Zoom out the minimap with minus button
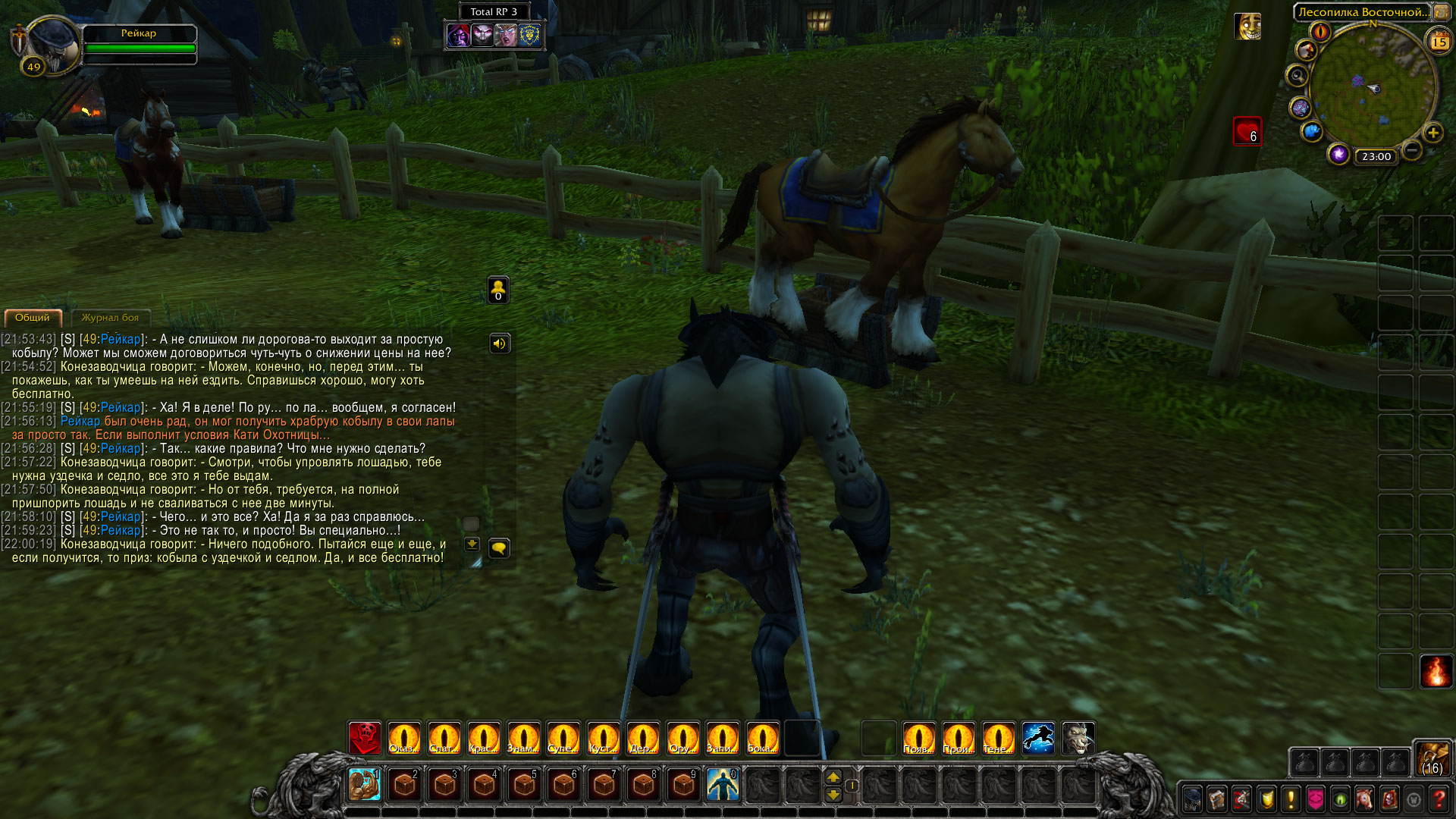 pos(1411,150)
